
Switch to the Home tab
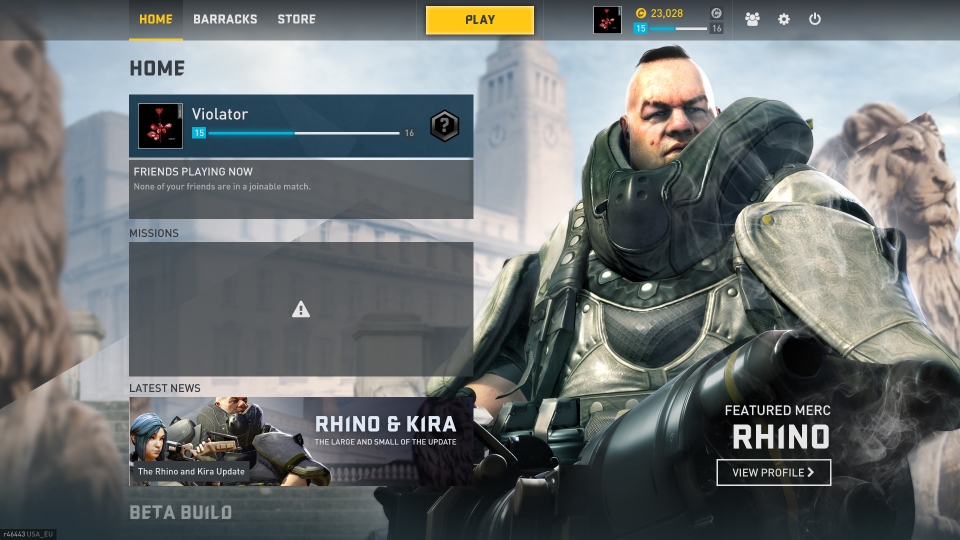156,19
